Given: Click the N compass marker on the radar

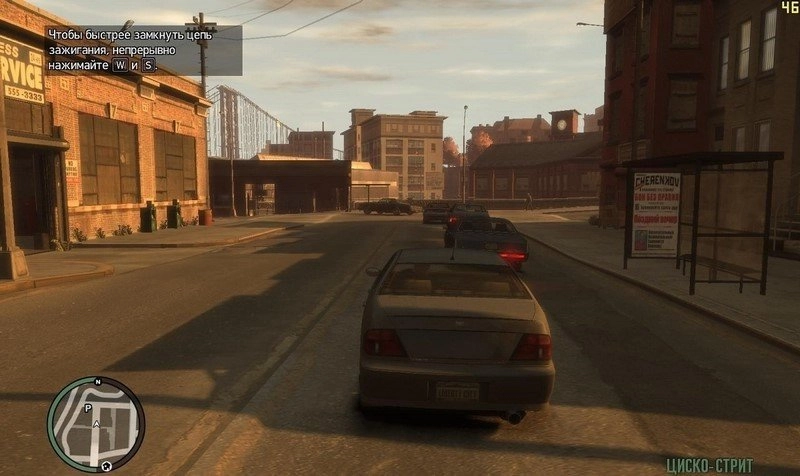Looking at the screenshot, I should pyautogui.click(x=98, y=383).
